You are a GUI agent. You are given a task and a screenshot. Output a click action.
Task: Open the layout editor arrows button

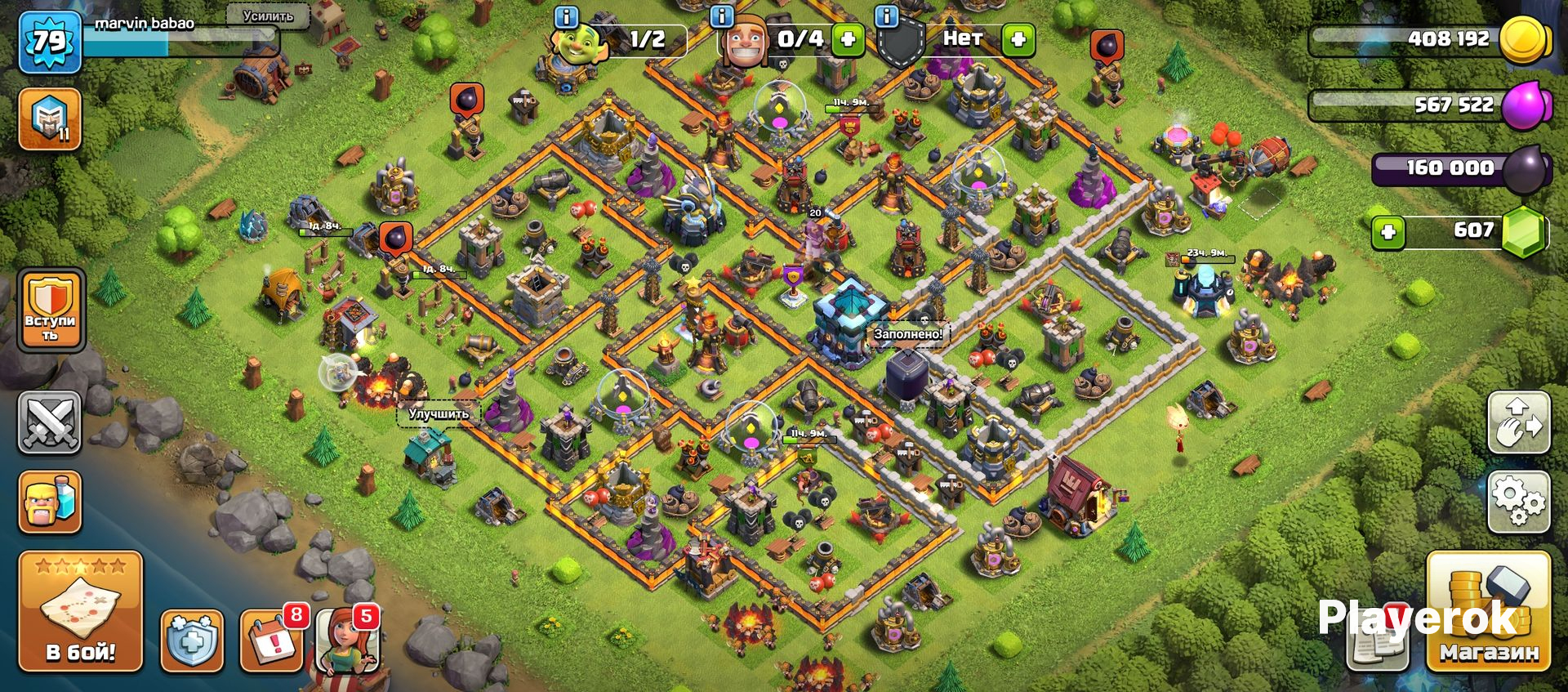click(1518, 422)
